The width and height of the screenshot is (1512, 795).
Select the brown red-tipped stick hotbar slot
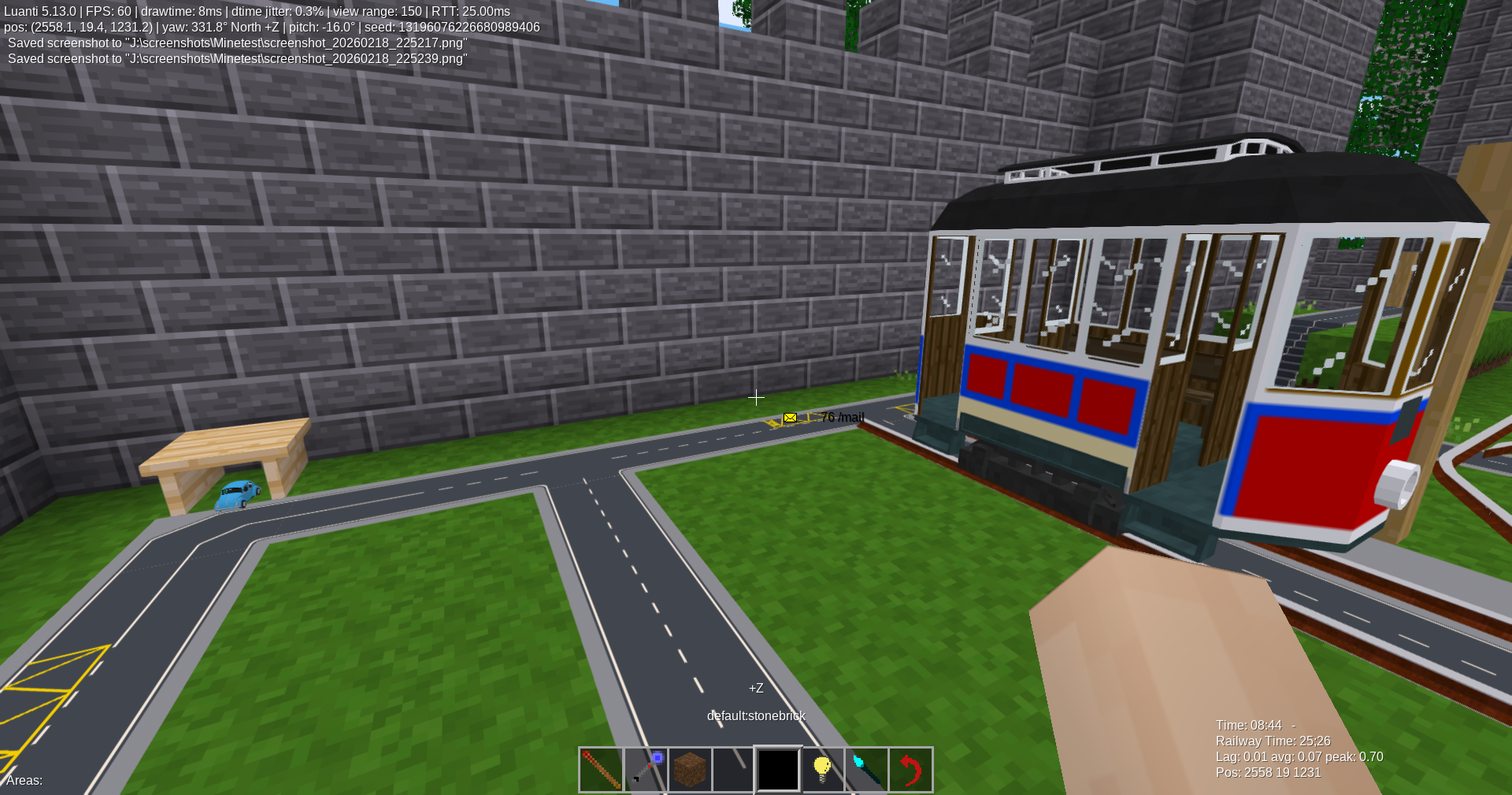601,769
